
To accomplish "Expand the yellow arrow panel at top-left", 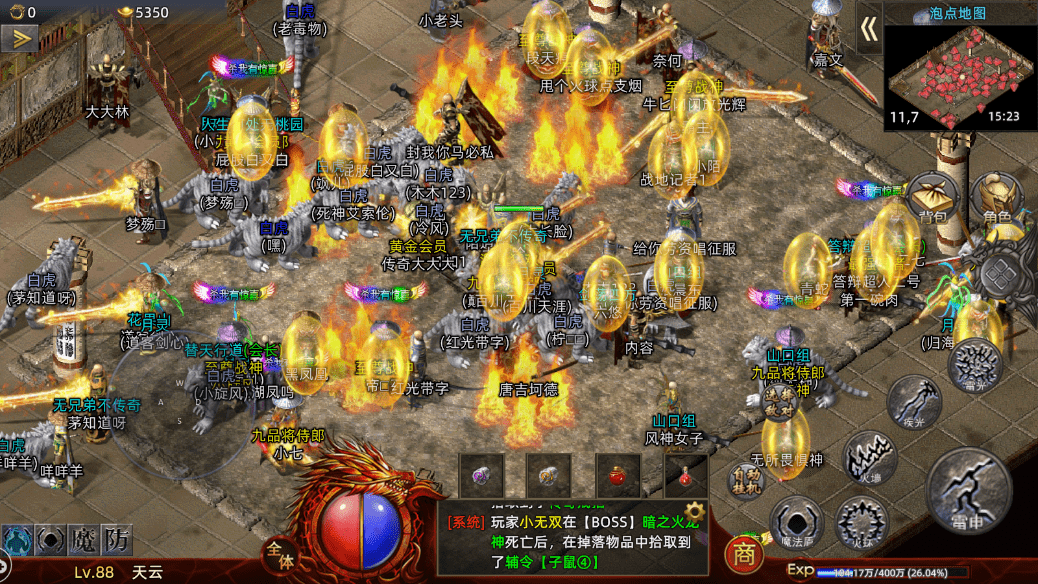I will [x=19, y=39].
